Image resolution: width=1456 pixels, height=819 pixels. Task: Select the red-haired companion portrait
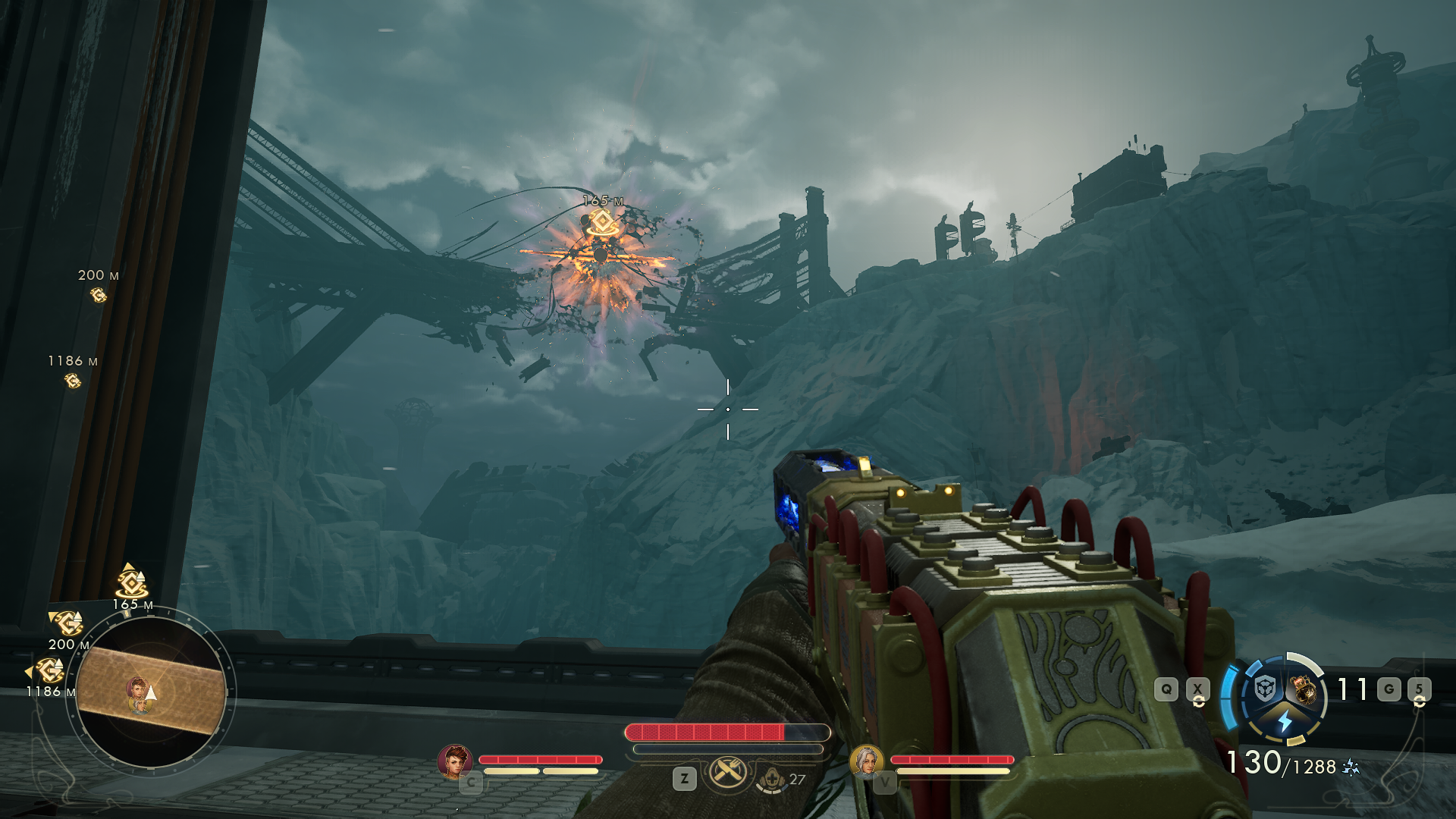click(x=455, y=761)
